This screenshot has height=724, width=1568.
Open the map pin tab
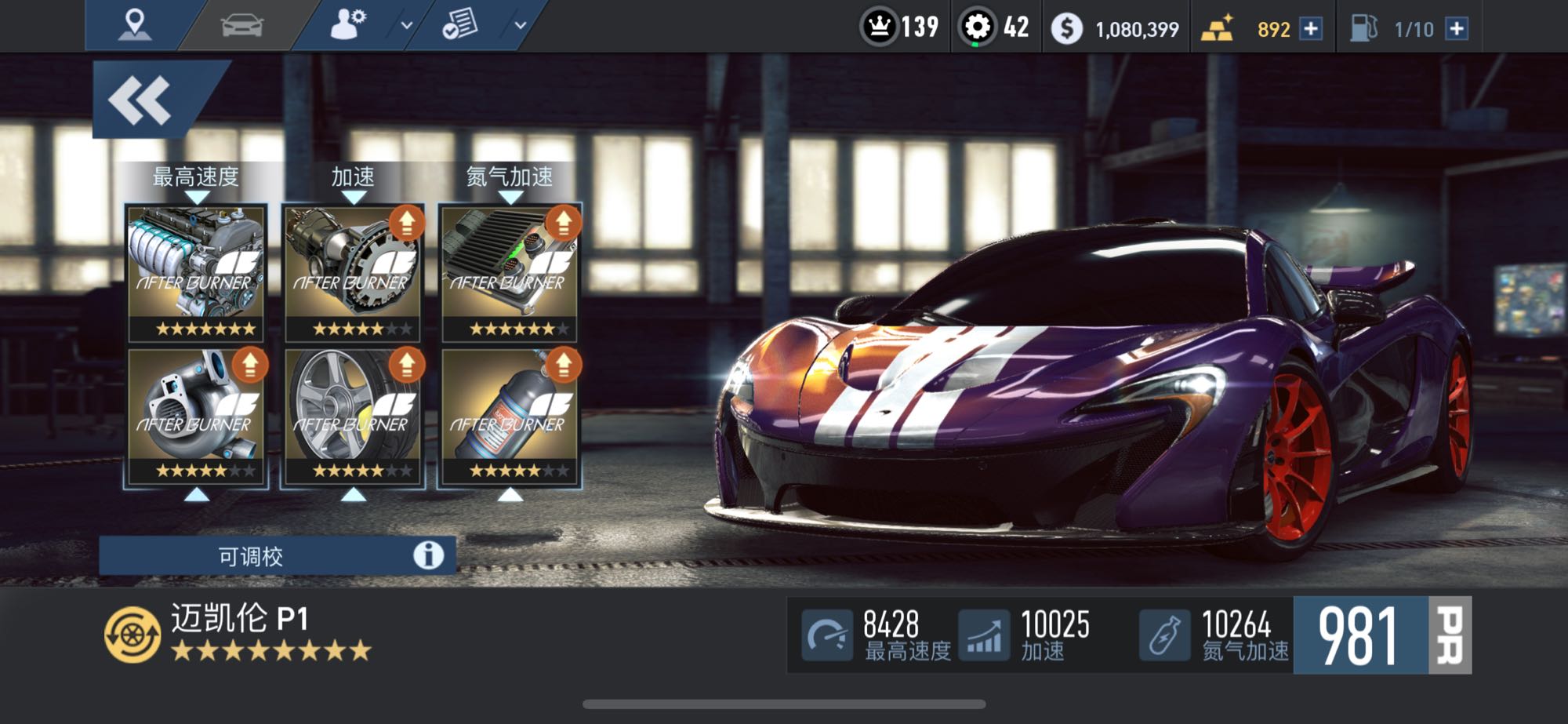[x=134, y=25]
